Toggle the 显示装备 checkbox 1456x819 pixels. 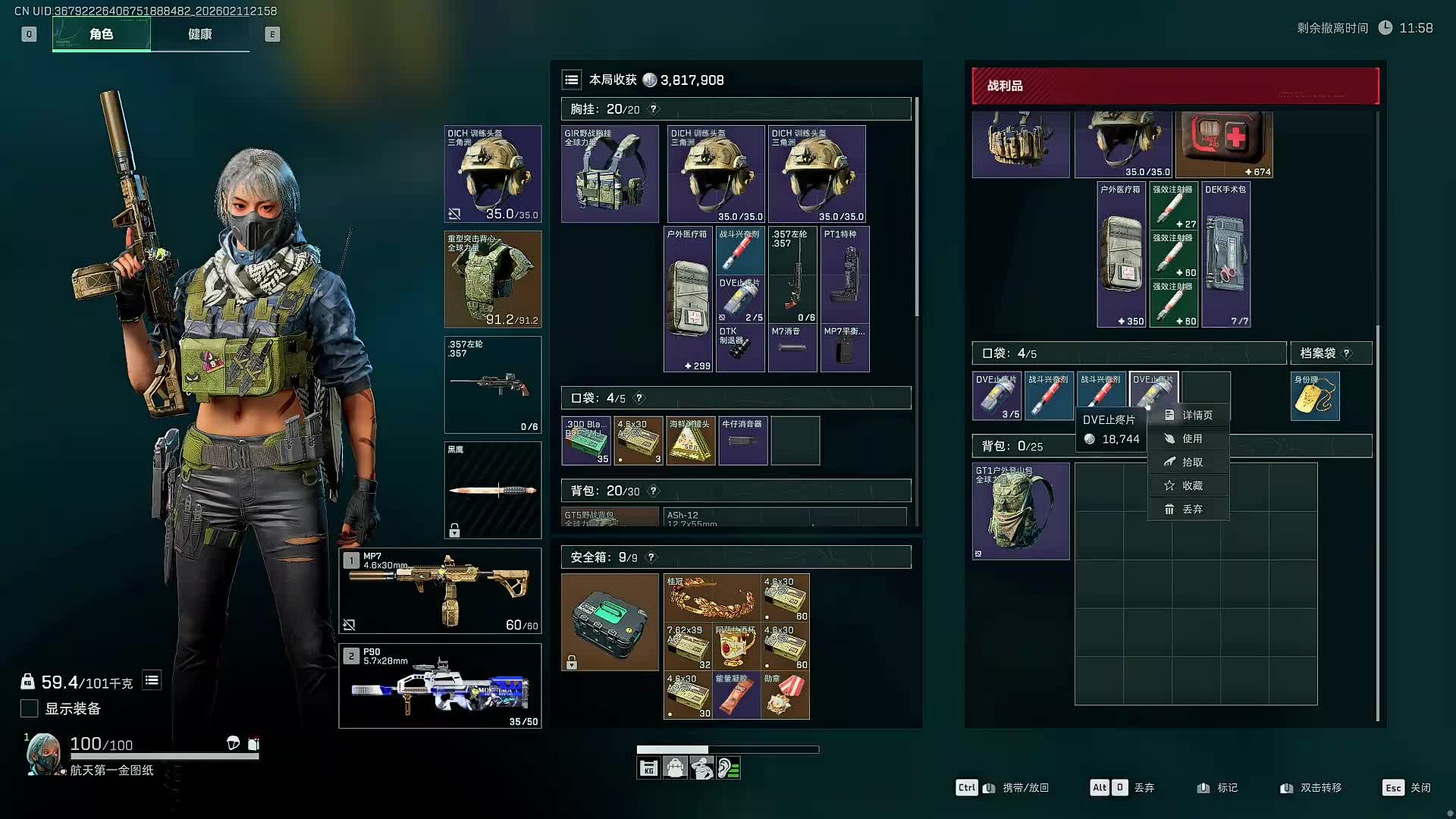click(30, 708)
